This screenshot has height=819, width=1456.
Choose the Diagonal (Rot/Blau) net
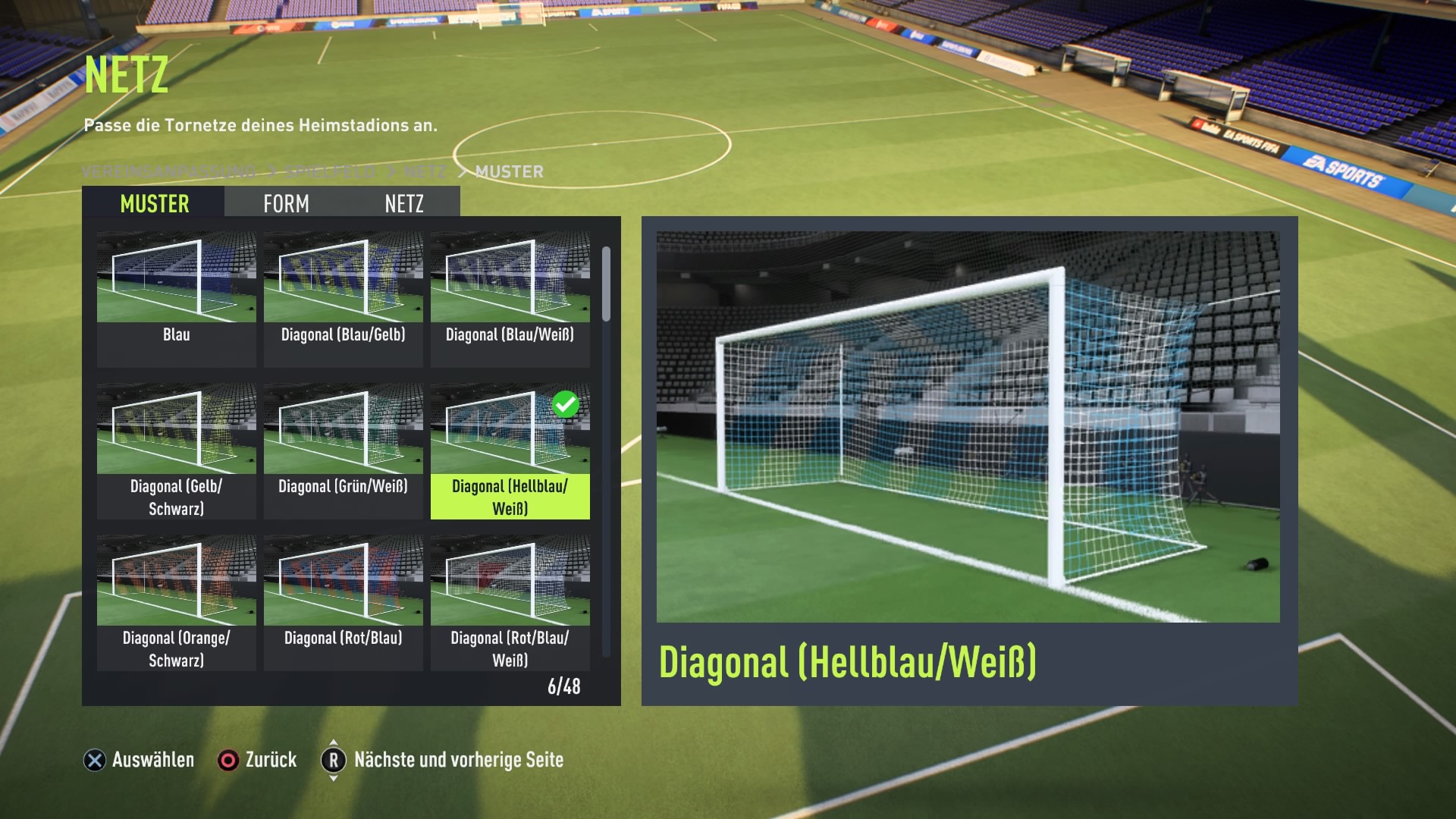coord(343,602)
